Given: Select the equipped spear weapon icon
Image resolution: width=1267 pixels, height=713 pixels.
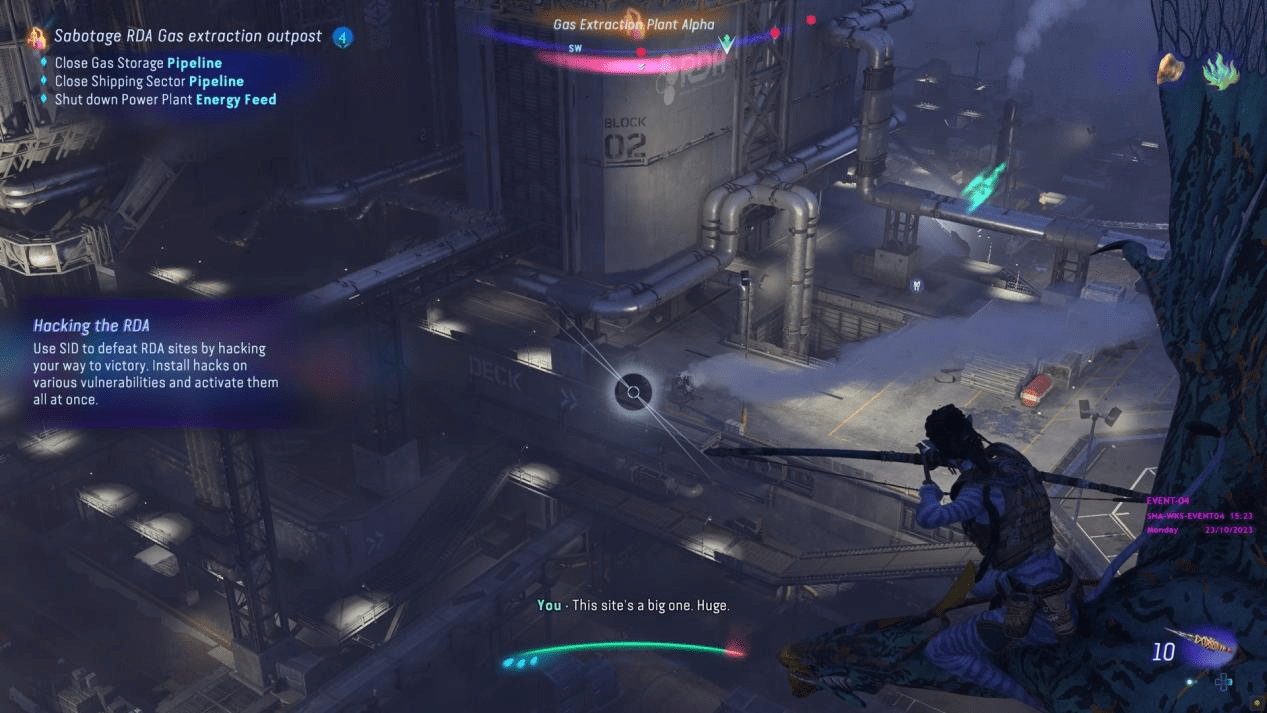Looking at the screenshot, I should click(1207, 647).
